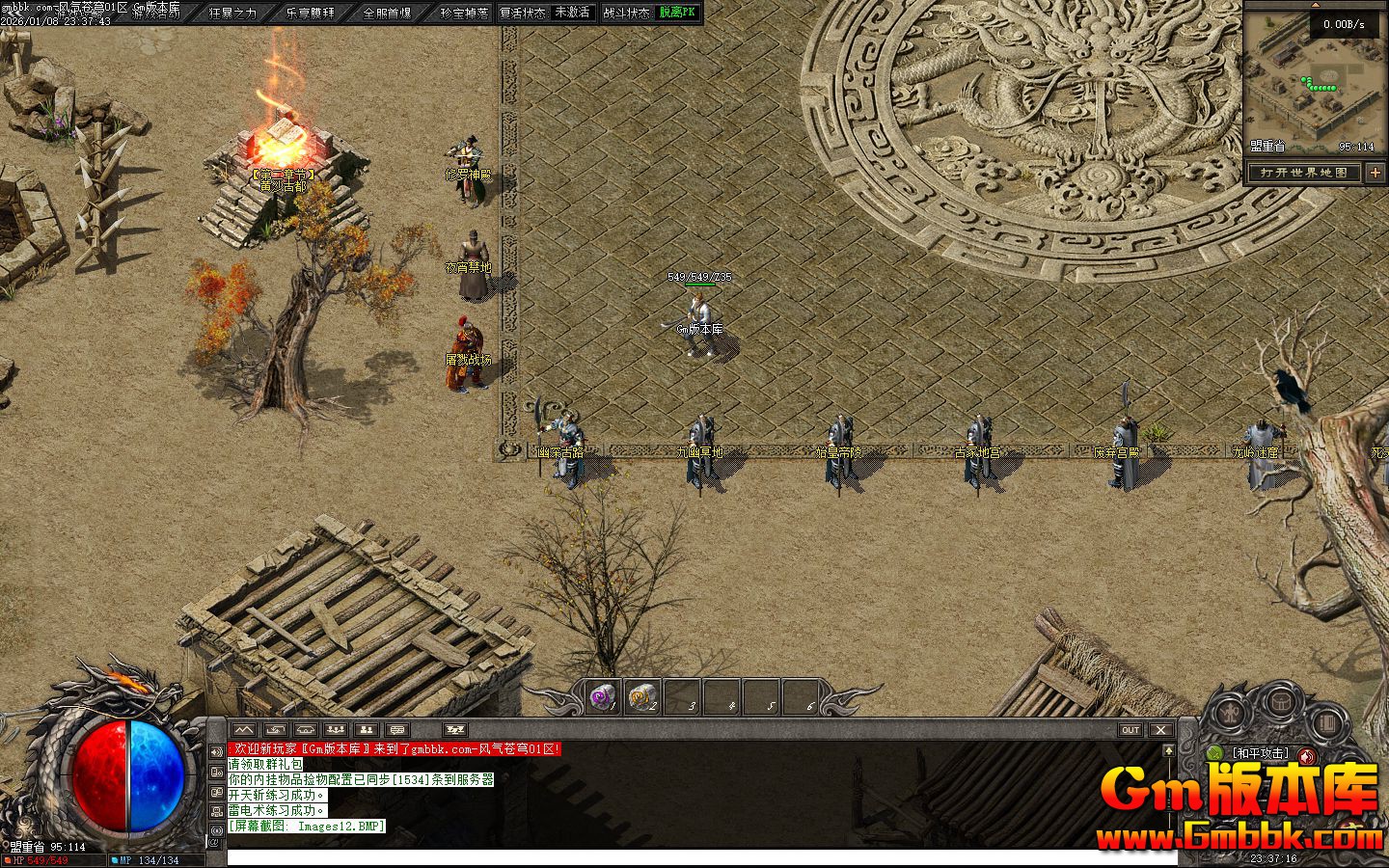The width and height of the screenshot is (1389, 868).
Task: Open the 狂暴之力 menu
Action: 233,14
